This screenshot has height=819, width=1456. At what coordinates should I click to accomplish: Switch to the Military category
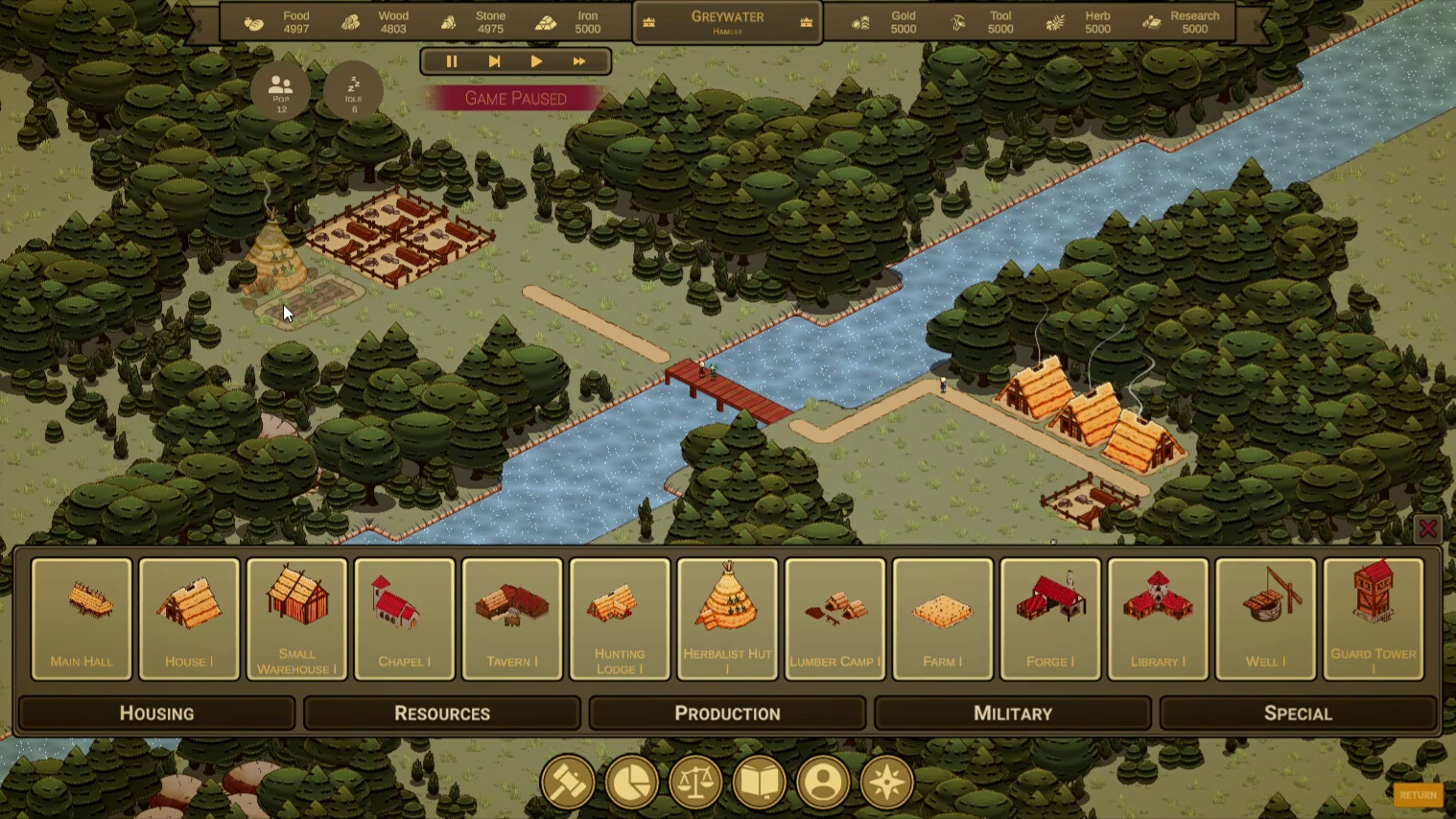(1013, 714)
